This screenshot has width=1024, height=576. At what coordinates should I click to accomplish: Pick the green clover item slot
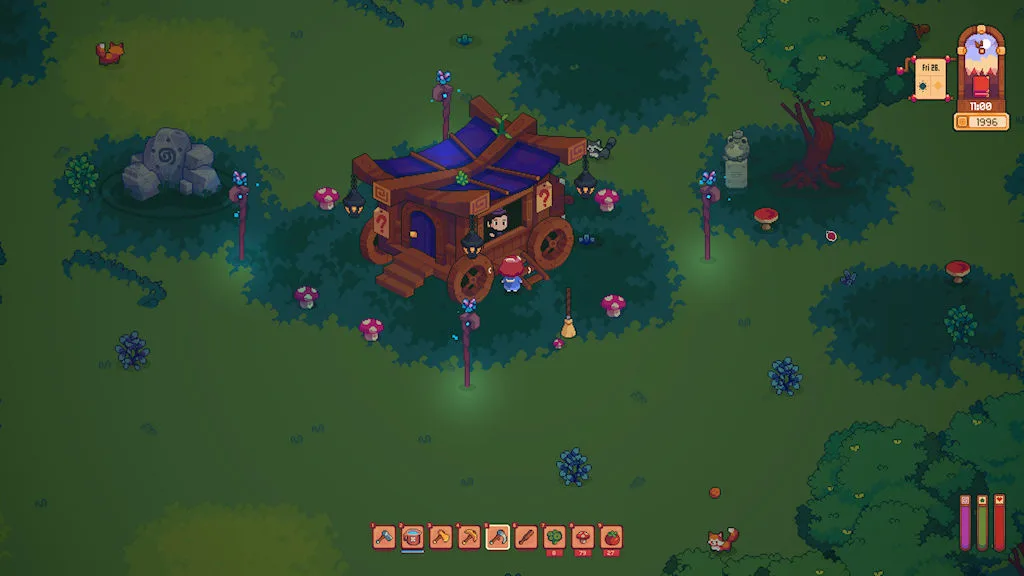tap(554, 538)
